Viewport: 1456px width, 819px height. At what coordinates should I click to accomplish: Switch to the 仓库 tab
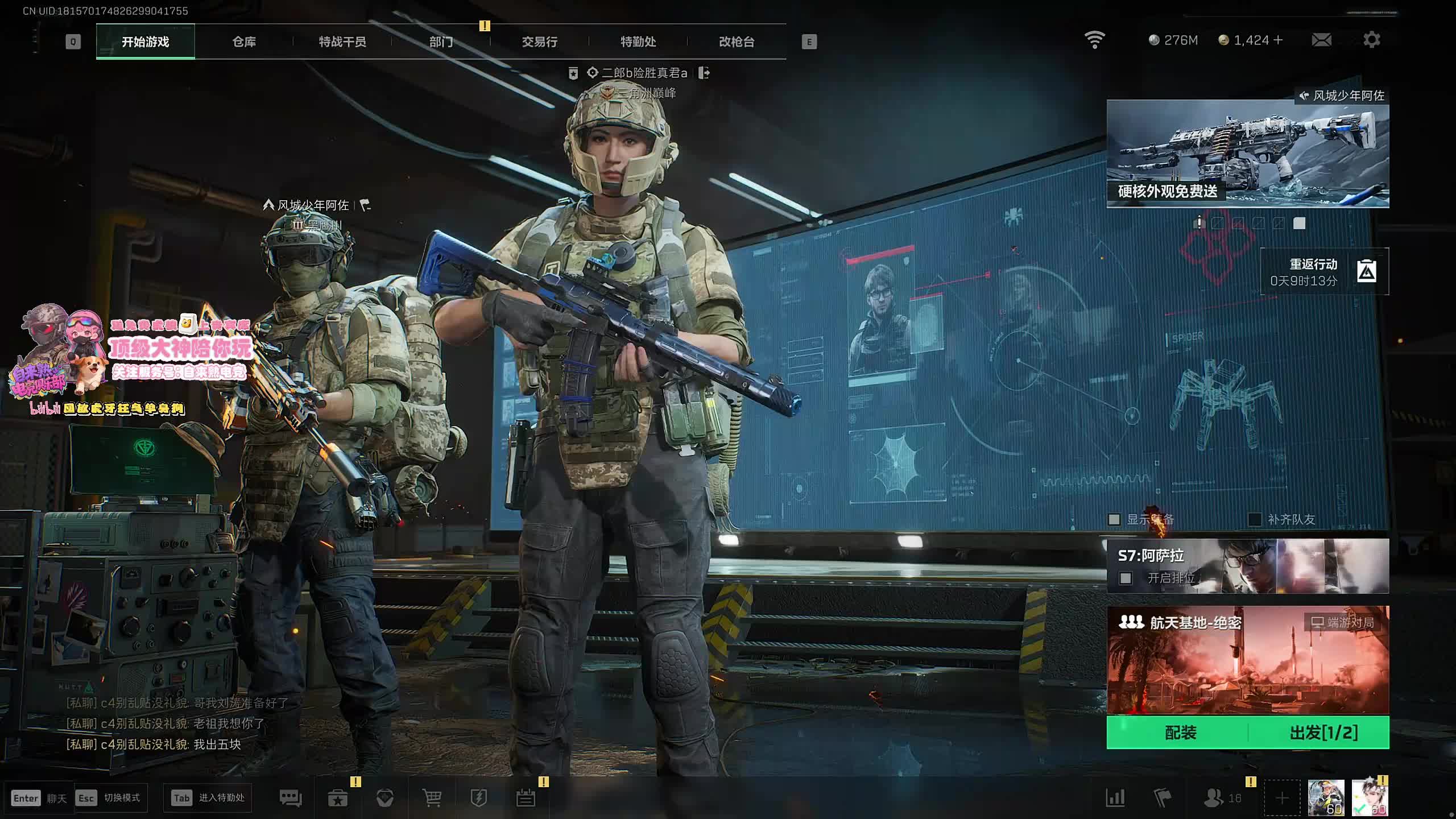[244, 42]
